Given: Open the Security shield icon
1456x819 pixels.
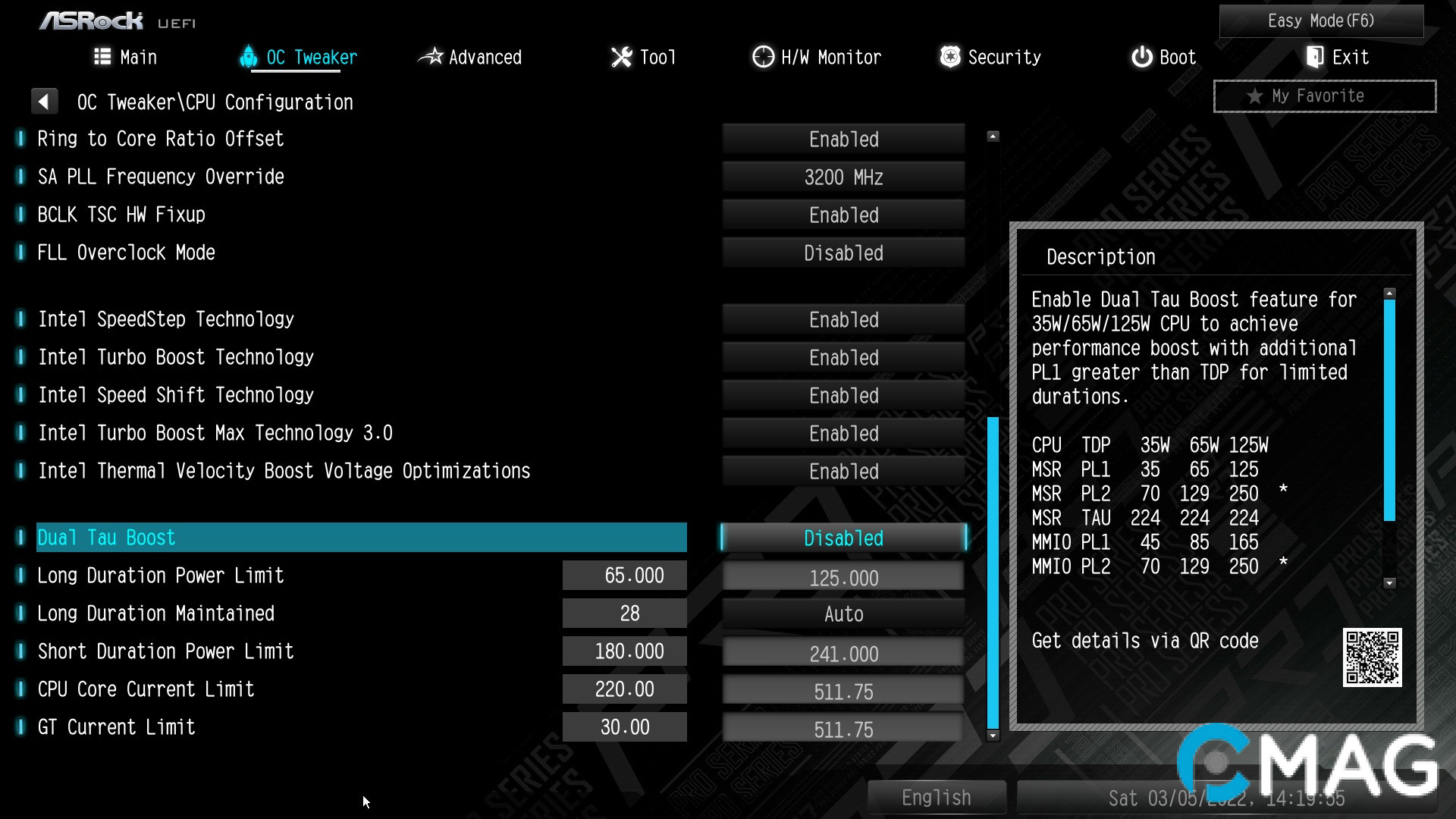Looking at the screenshot, I should [x=950, y=56].
